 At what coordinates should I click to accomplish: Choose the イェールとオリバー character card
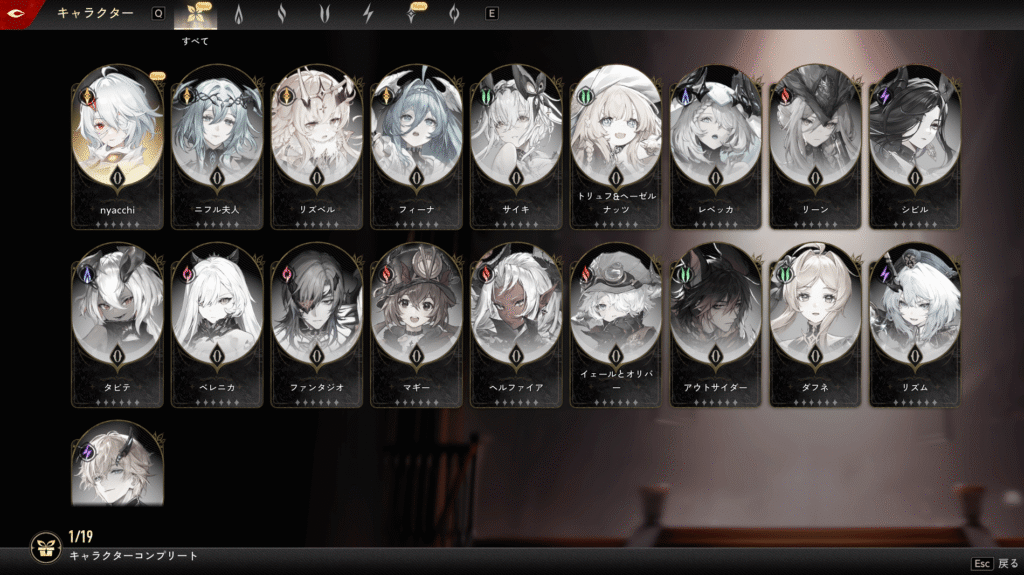point(616,318)
